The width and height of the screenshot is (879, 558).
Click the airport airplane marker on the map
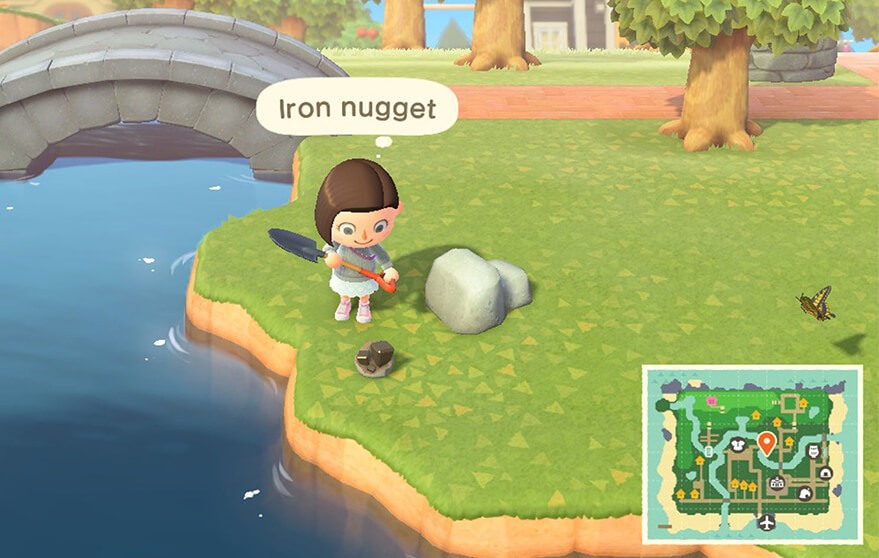point(767,522)
